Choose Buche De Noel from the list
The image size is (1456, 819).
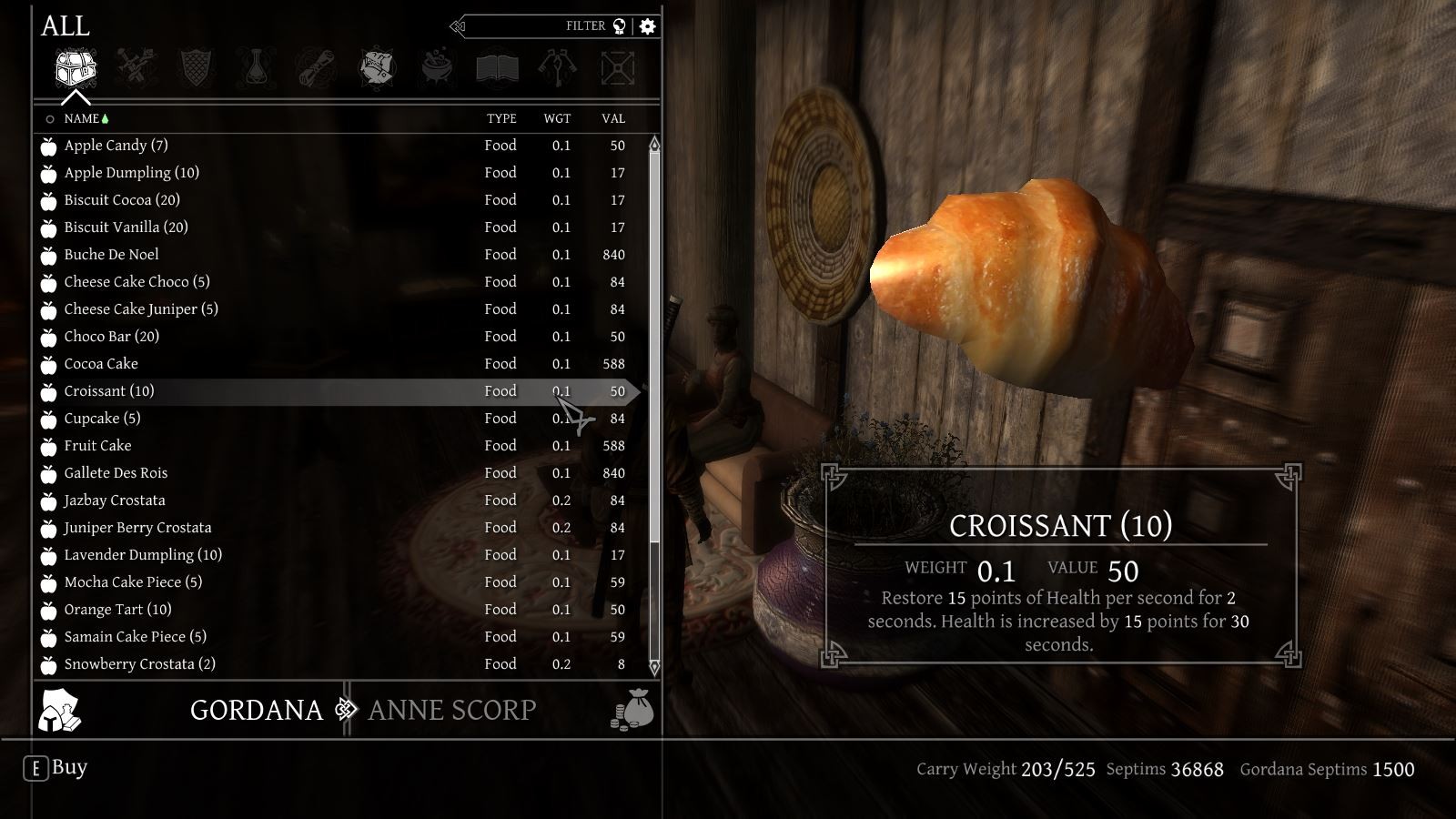click(111, 255)
